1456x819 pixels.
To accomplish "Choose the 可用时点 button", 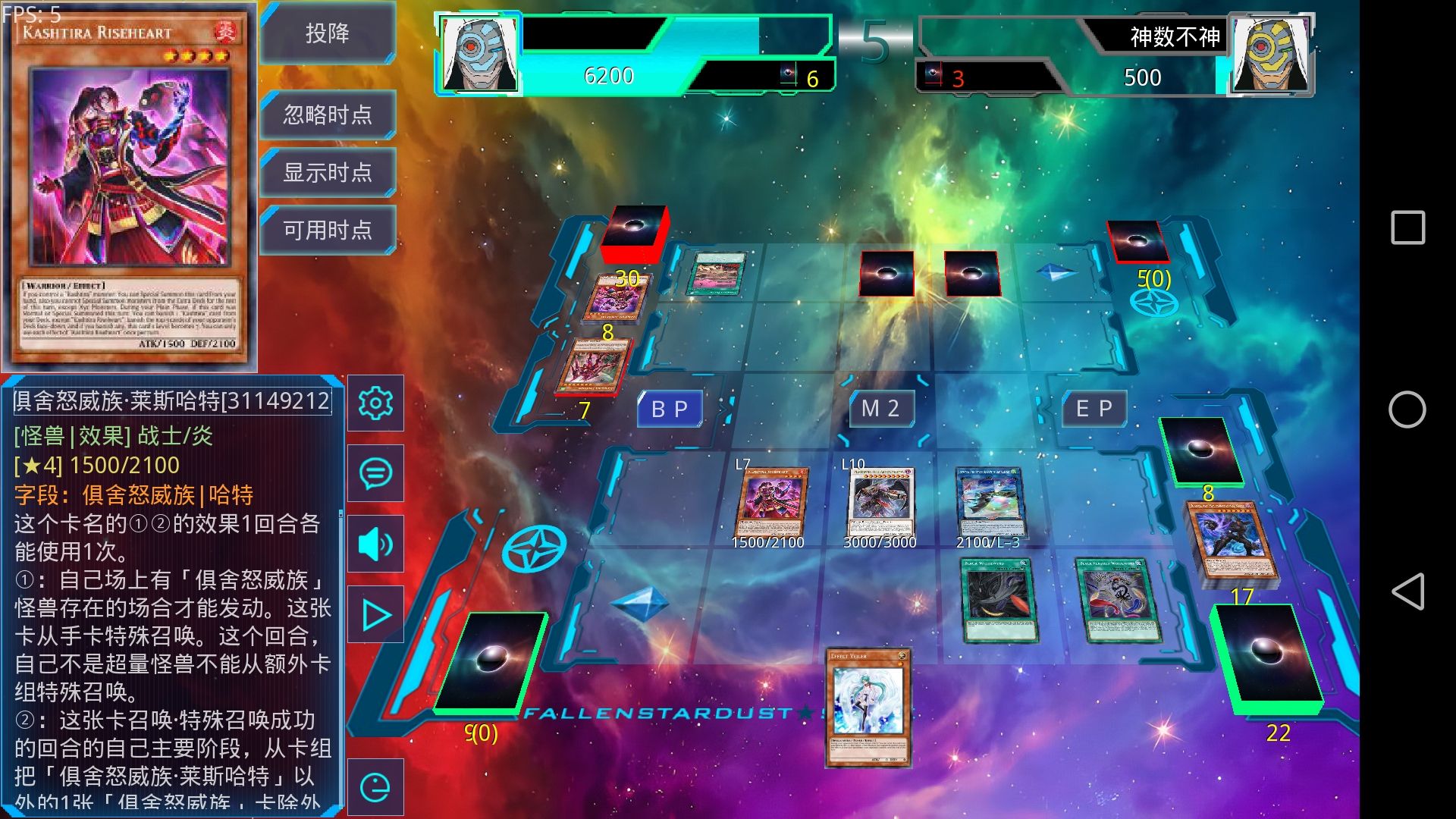I will click(328, 230).
